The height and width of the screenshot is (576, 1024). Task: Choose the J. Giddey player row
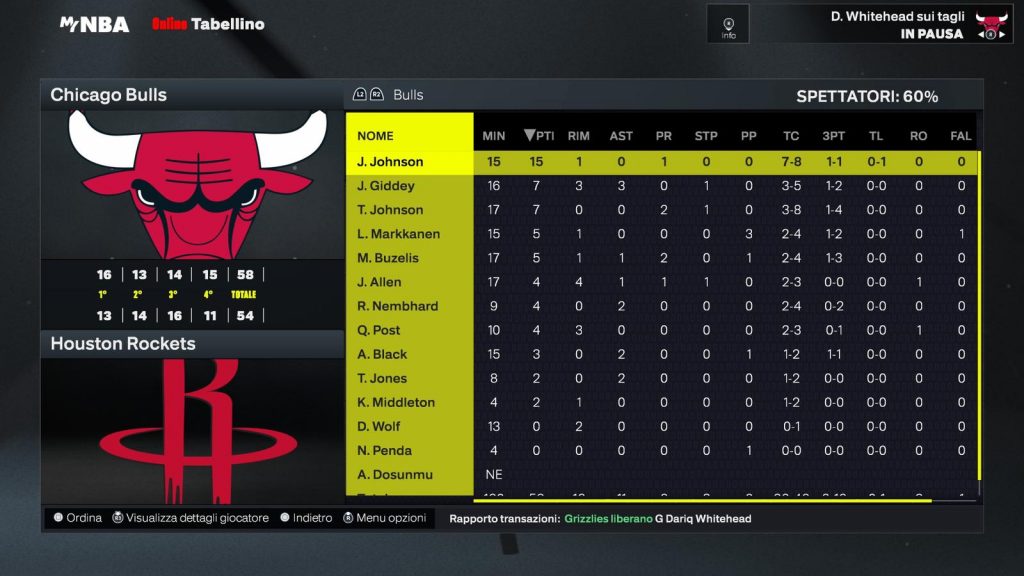386,186
